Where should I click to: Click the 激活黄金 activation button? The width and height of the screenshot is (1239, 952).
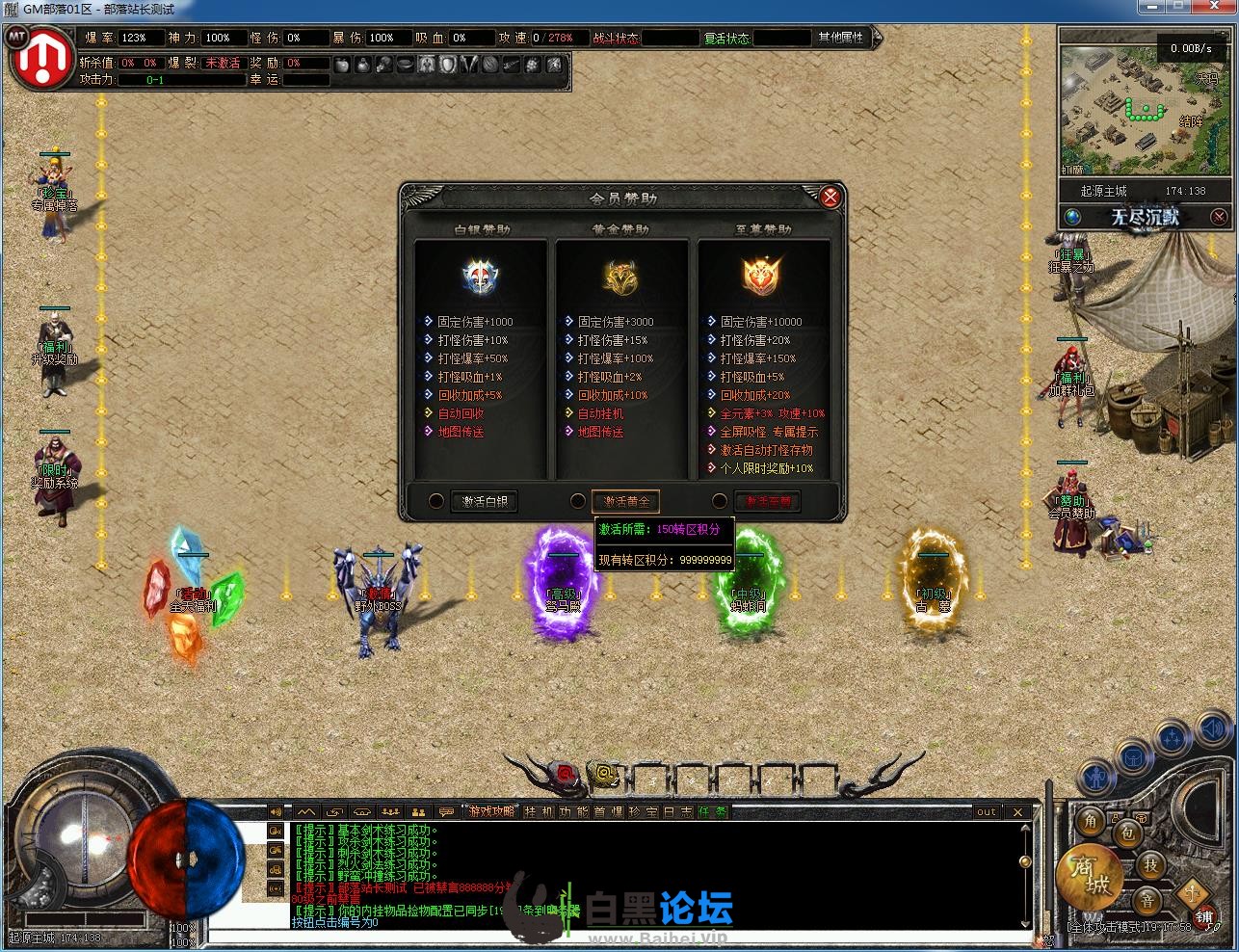pos(625,501)
